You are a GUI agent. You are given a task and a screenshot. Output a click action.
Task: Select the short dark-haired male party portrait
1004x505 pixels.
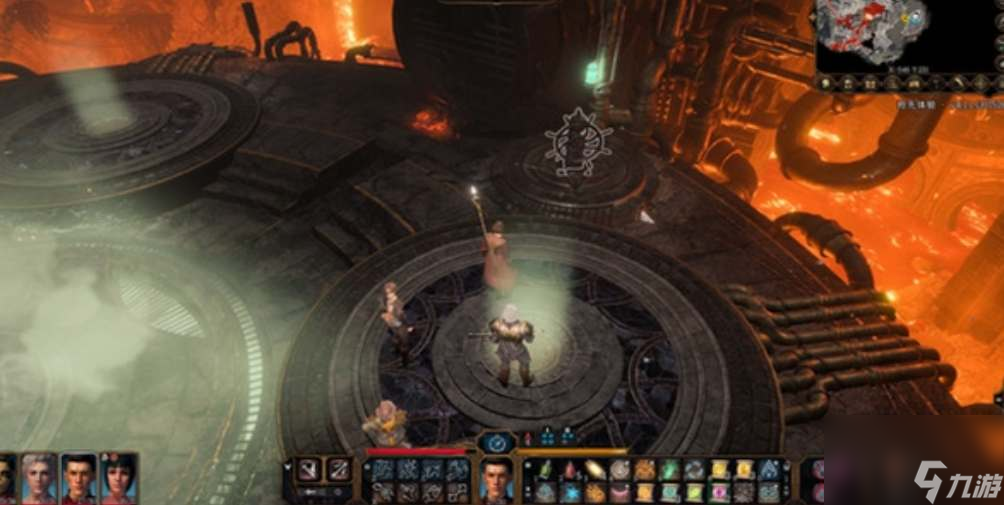pos(79,478)
